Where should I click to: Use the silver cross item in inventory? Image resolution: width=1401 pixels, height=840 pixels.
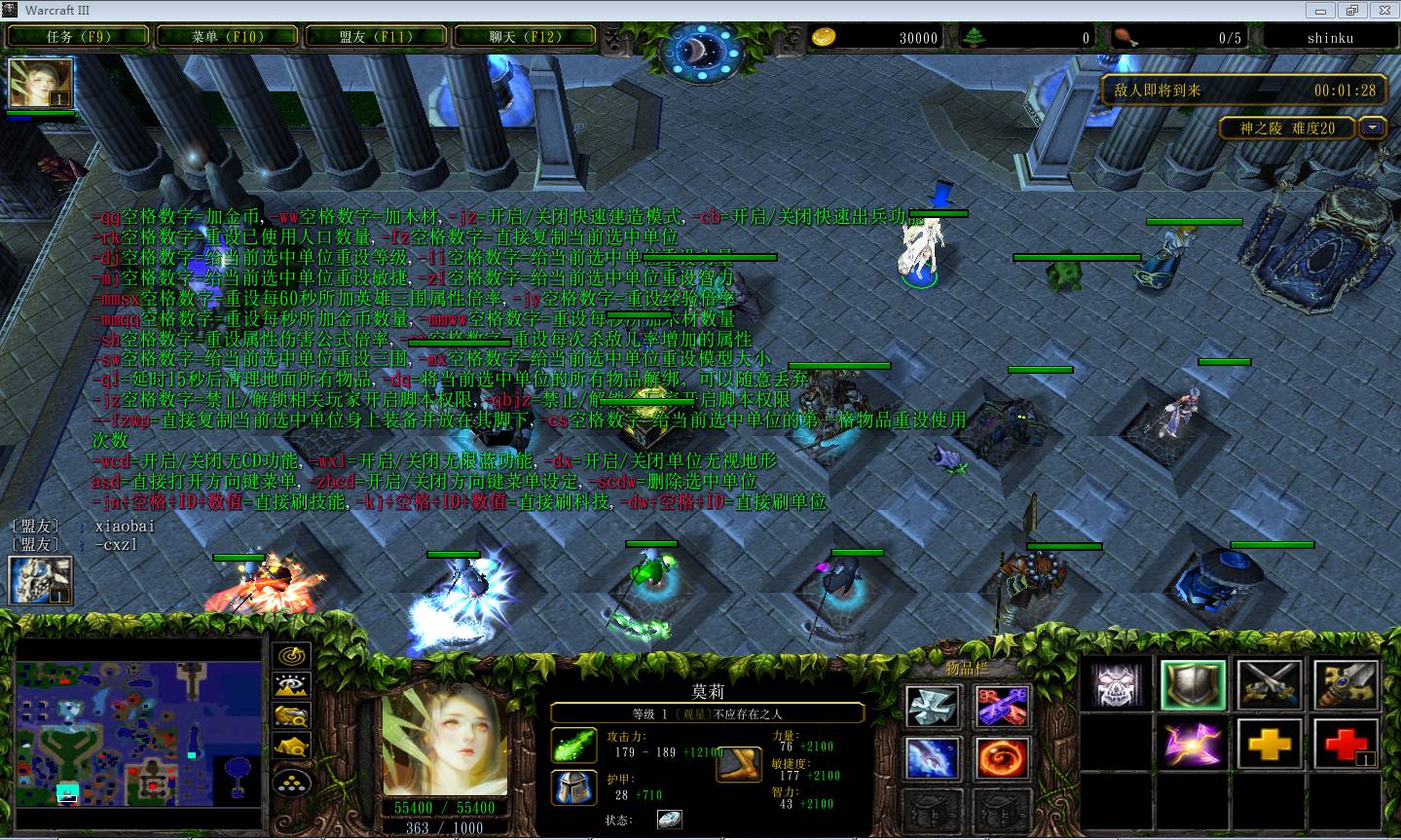(x=933, y=706)
